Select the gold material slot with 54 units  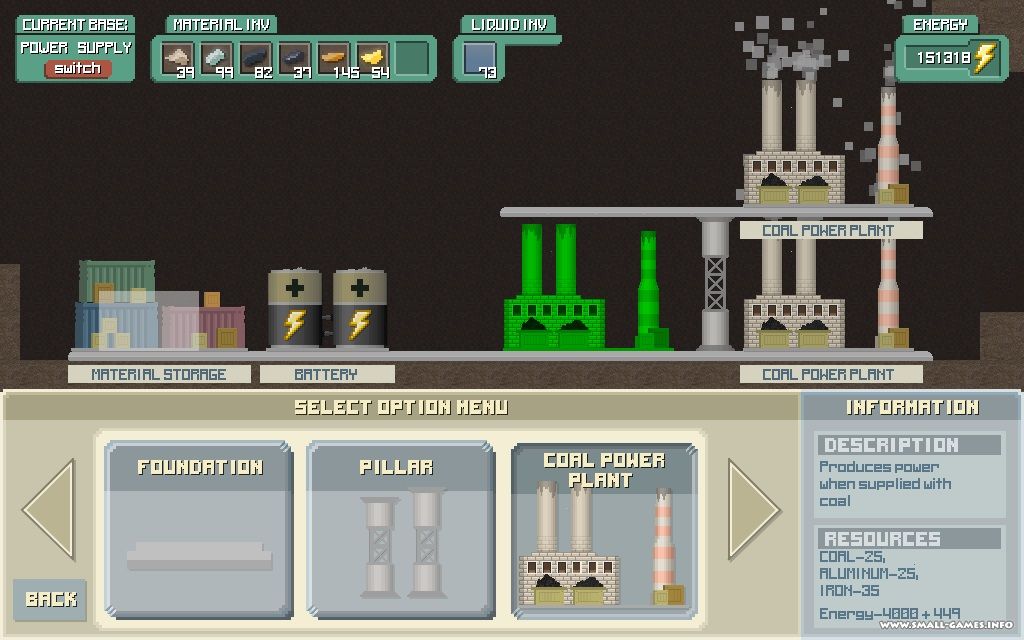[x=373, y=58]
